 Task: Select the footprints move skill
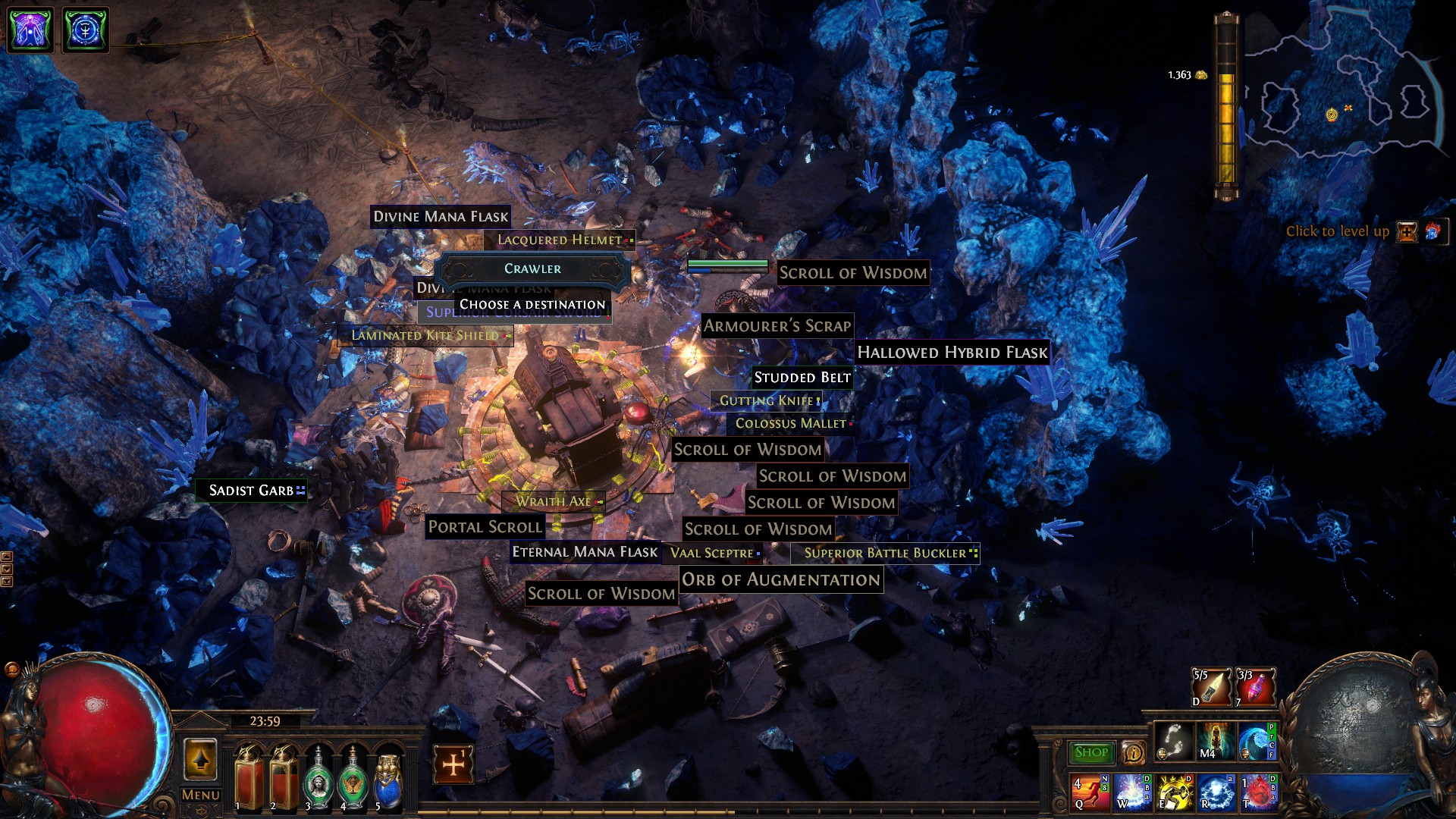[1173, 740]
